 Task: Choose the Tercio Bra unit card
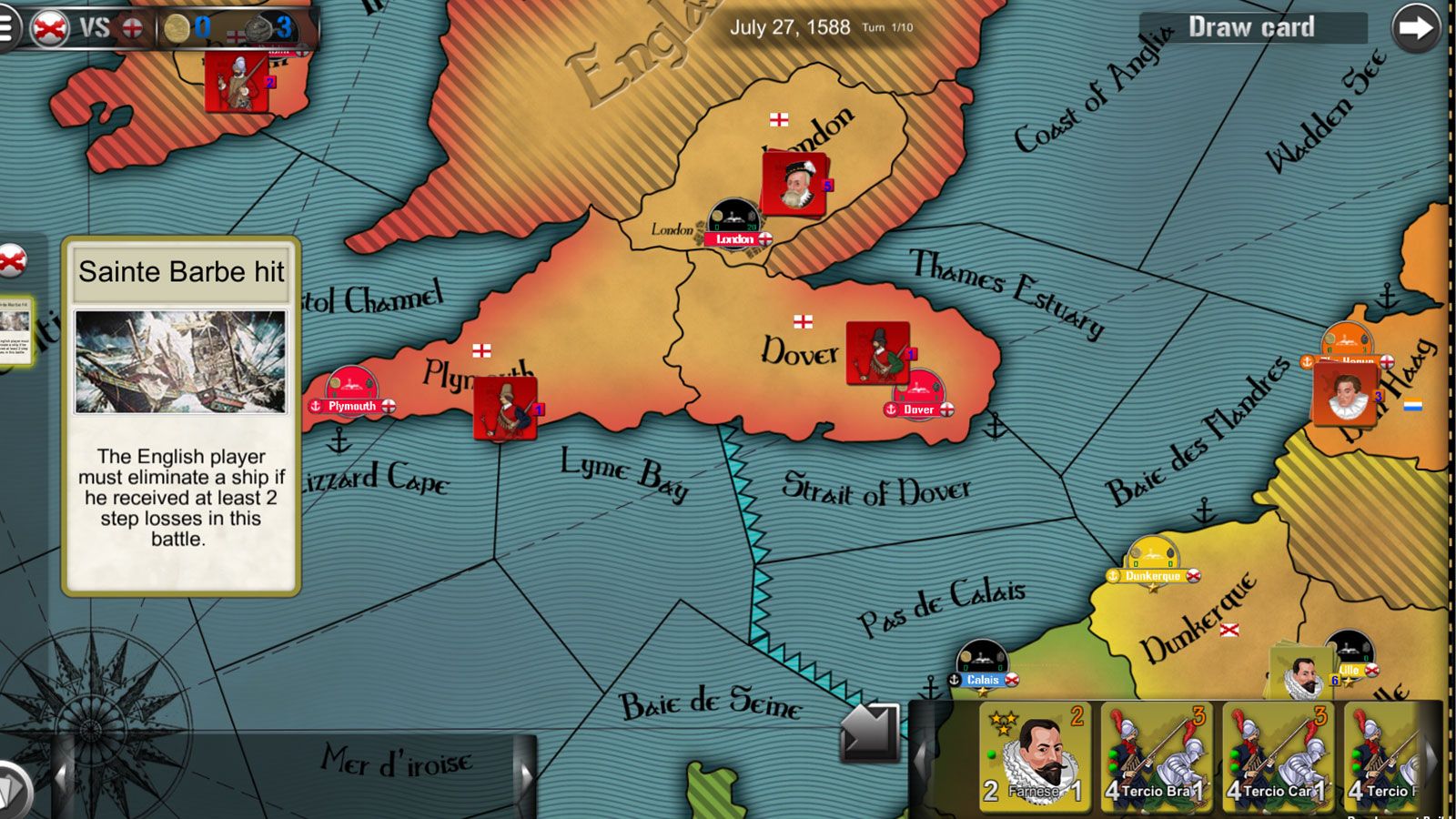tap(1156, 755)
